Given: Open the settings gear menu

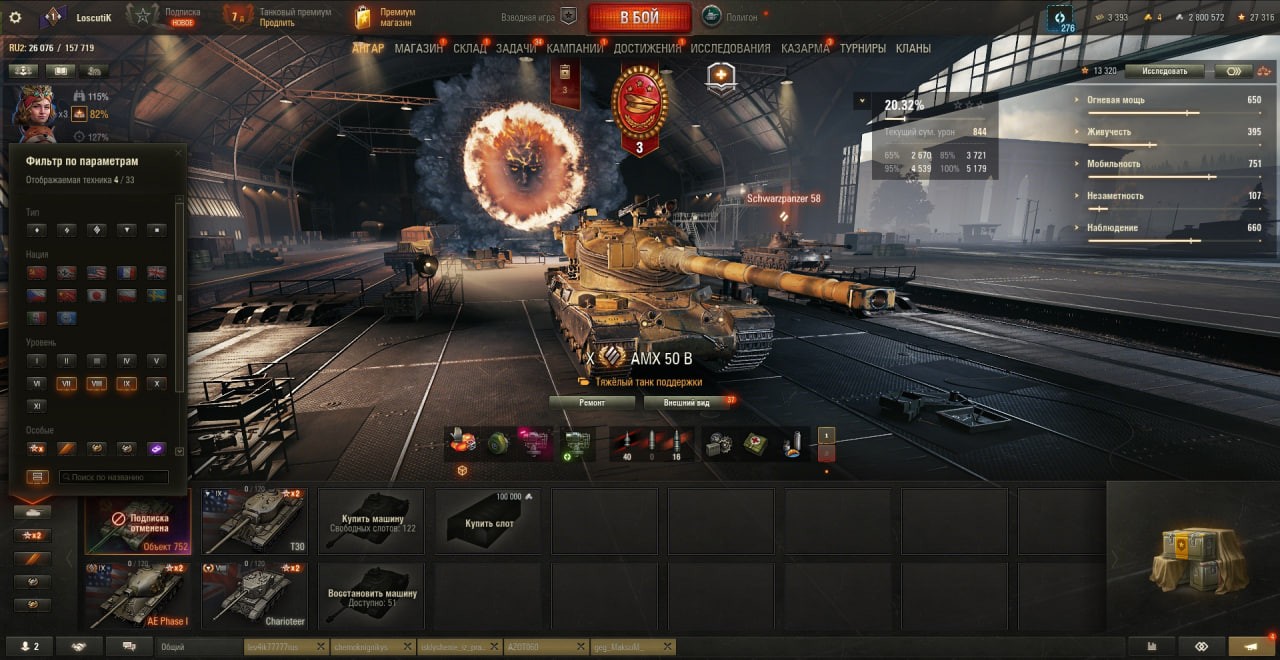Looking at the screenshot, I should tap(15, 17).
